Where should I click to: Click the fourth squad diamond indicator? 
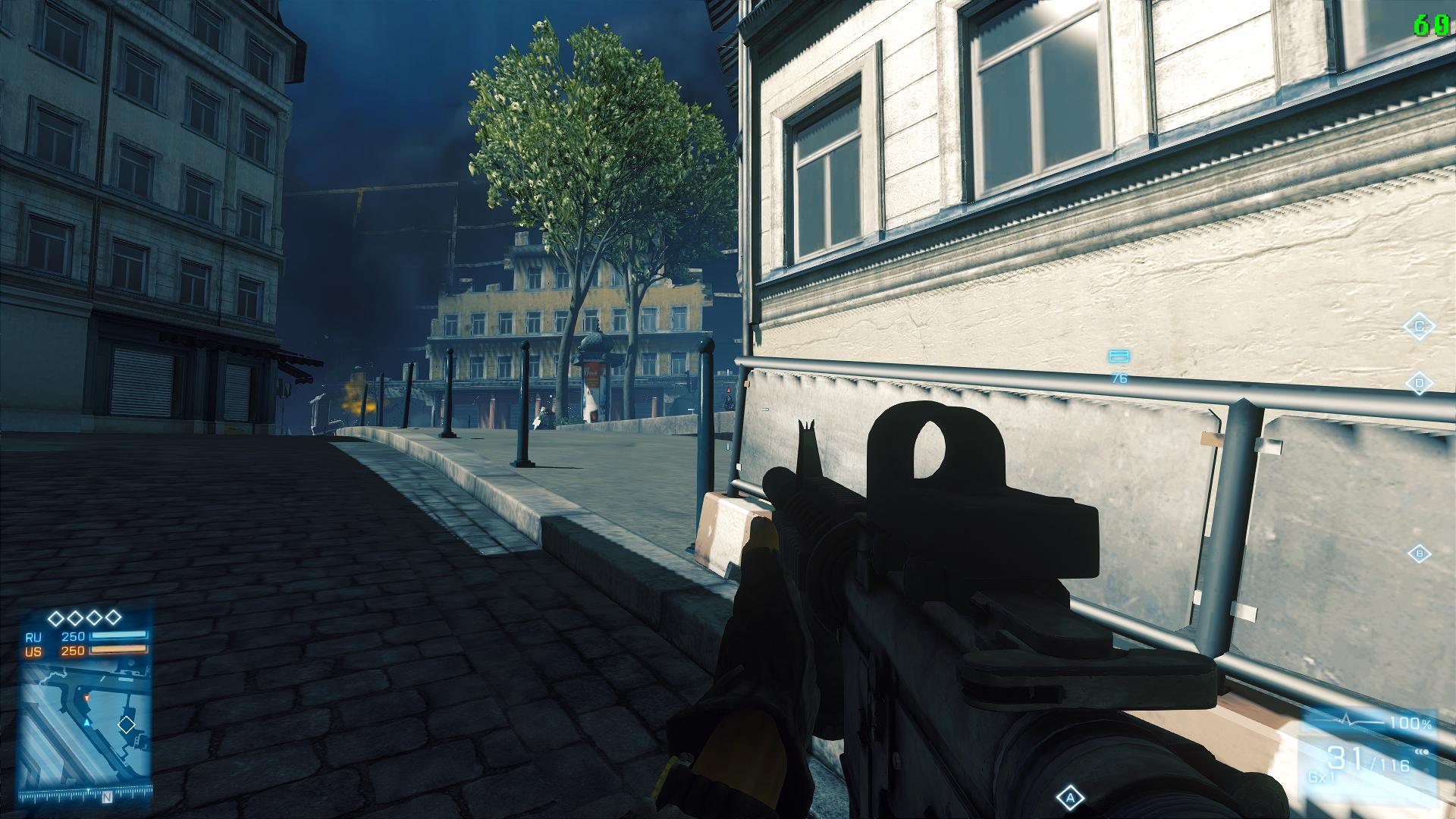[112, 617]
